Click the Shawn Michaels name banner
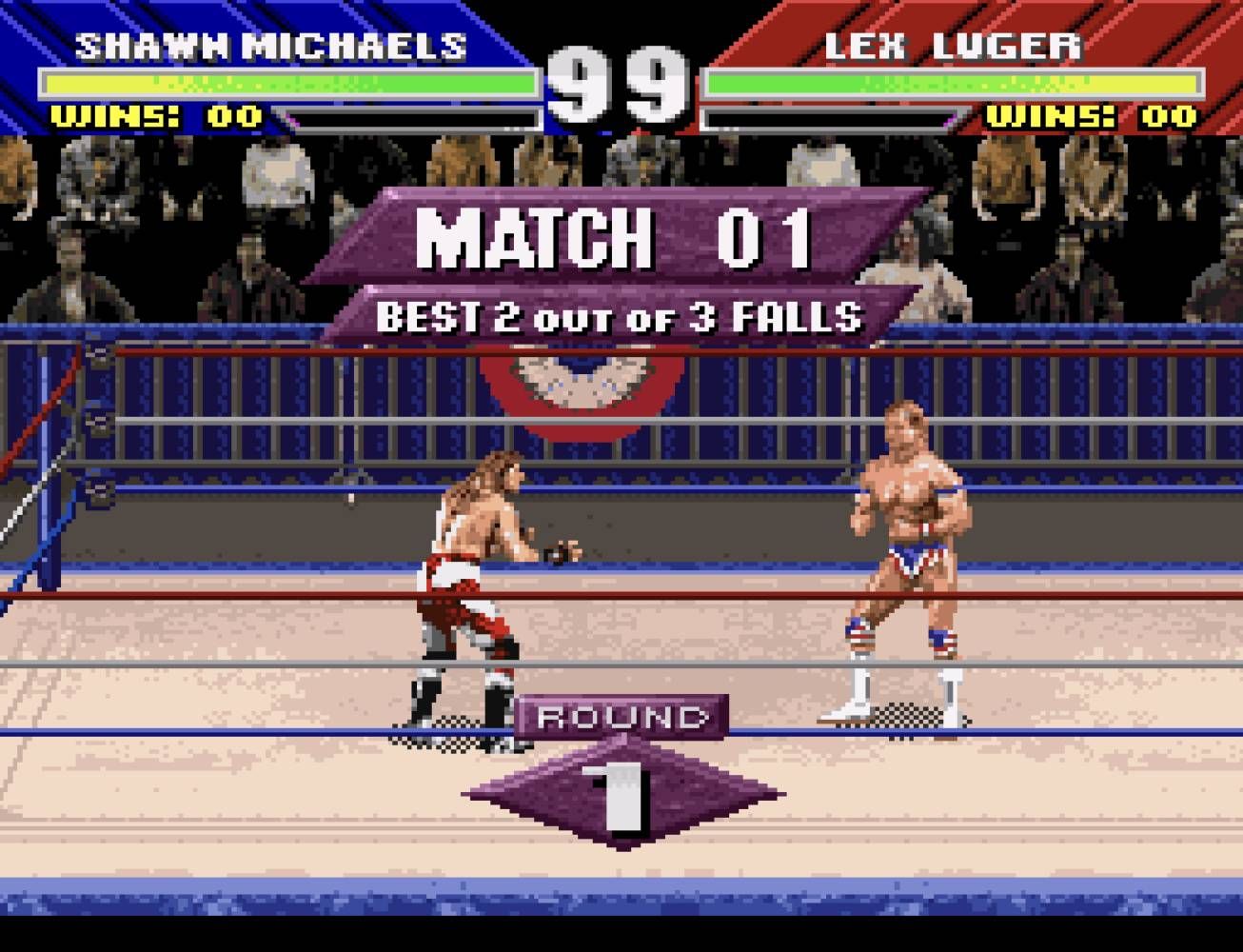The image size is (1243, 952). pyautogui.click(x=271, y=43)
